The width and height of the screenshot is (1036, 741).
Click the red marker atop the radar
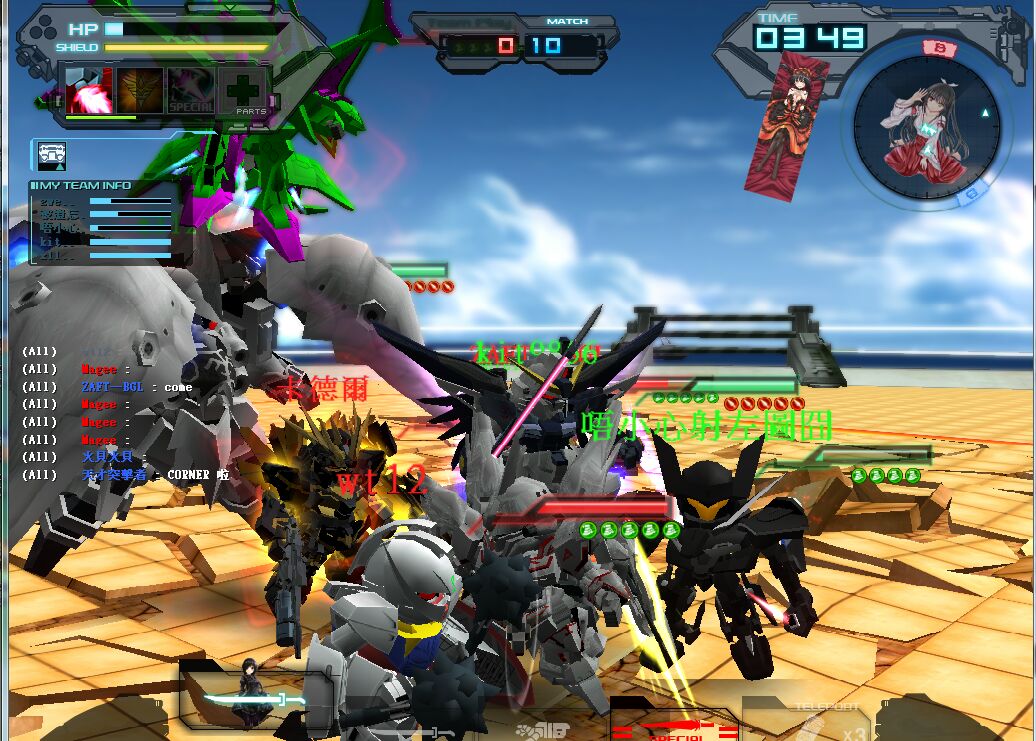(x=938, y=47)
